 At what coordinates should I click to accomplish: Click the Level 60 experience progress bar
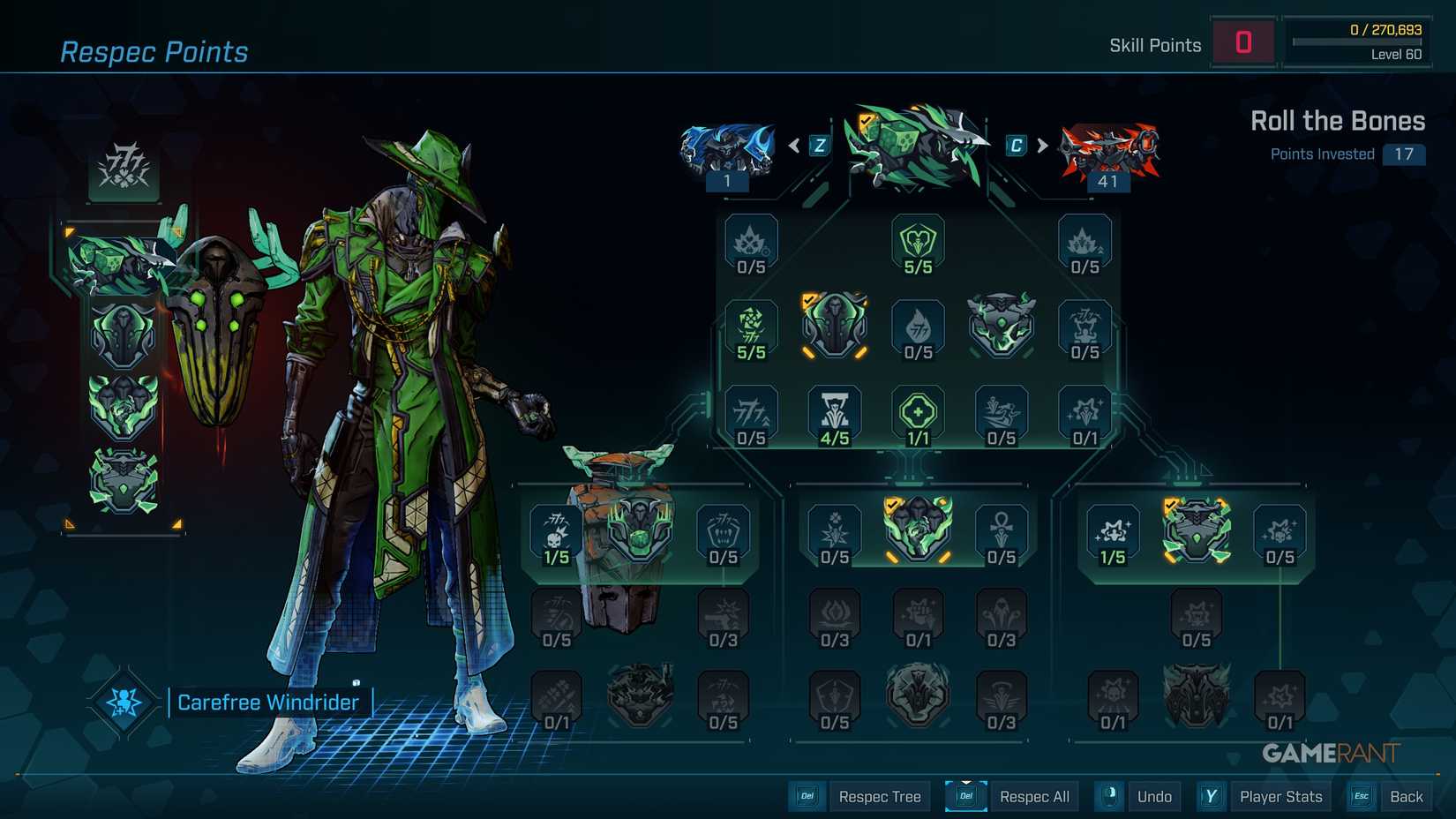(1356, 40)
